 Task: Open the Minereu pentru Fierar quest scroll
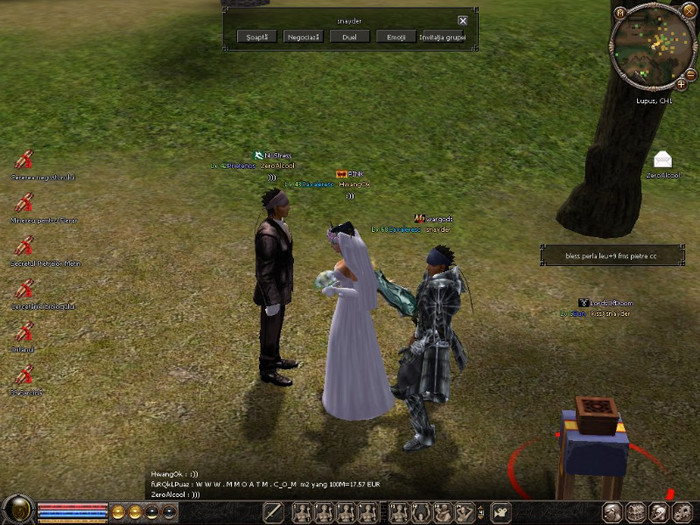click(25, 202)
